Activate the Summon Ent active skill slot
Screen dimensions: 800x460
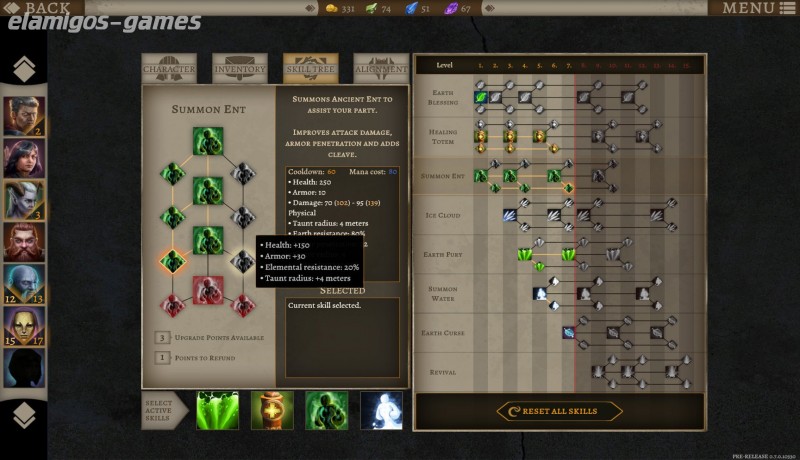click(327, 411)
